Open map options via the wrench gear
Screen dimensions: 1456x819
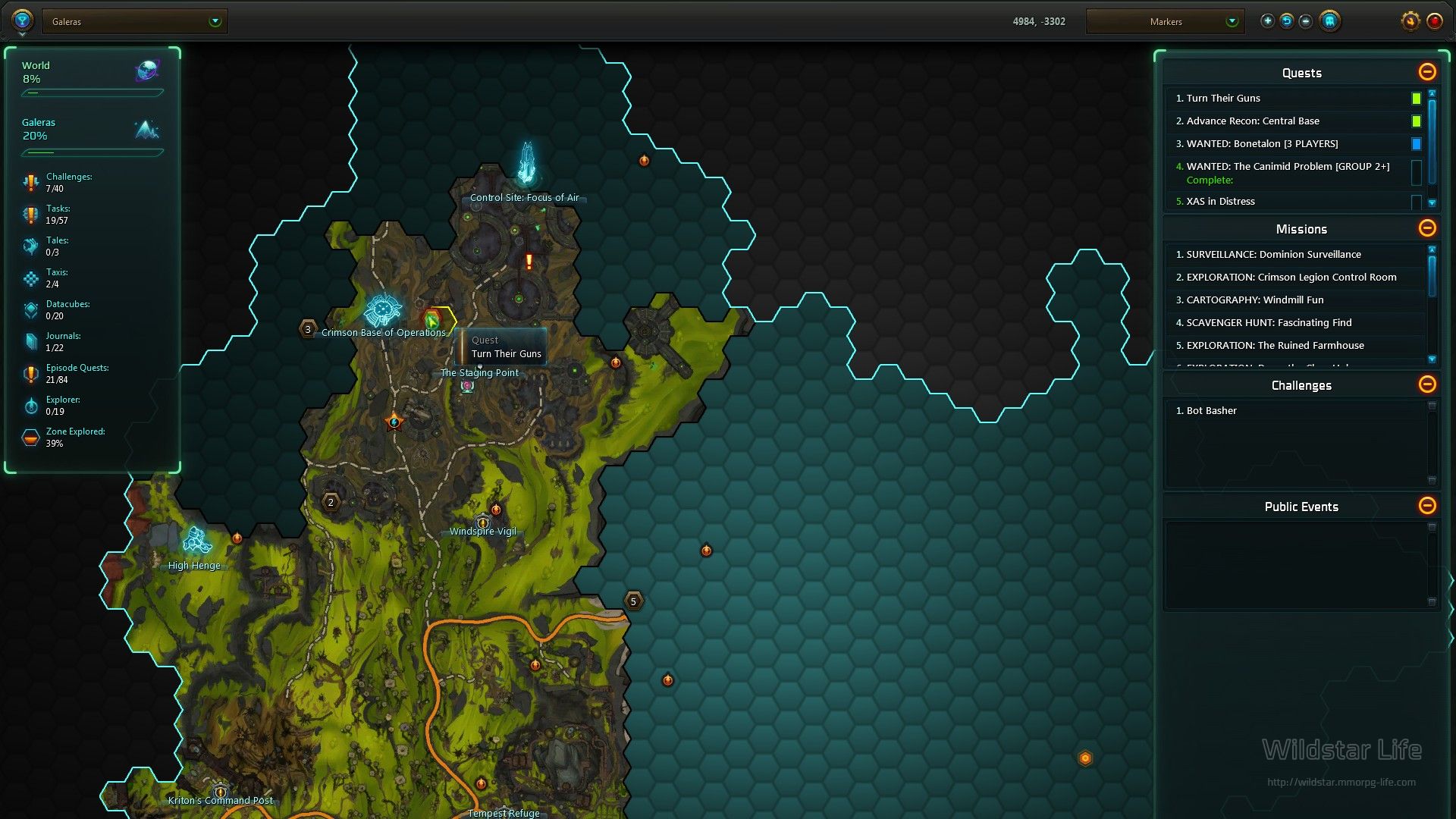coord(1410,21)
